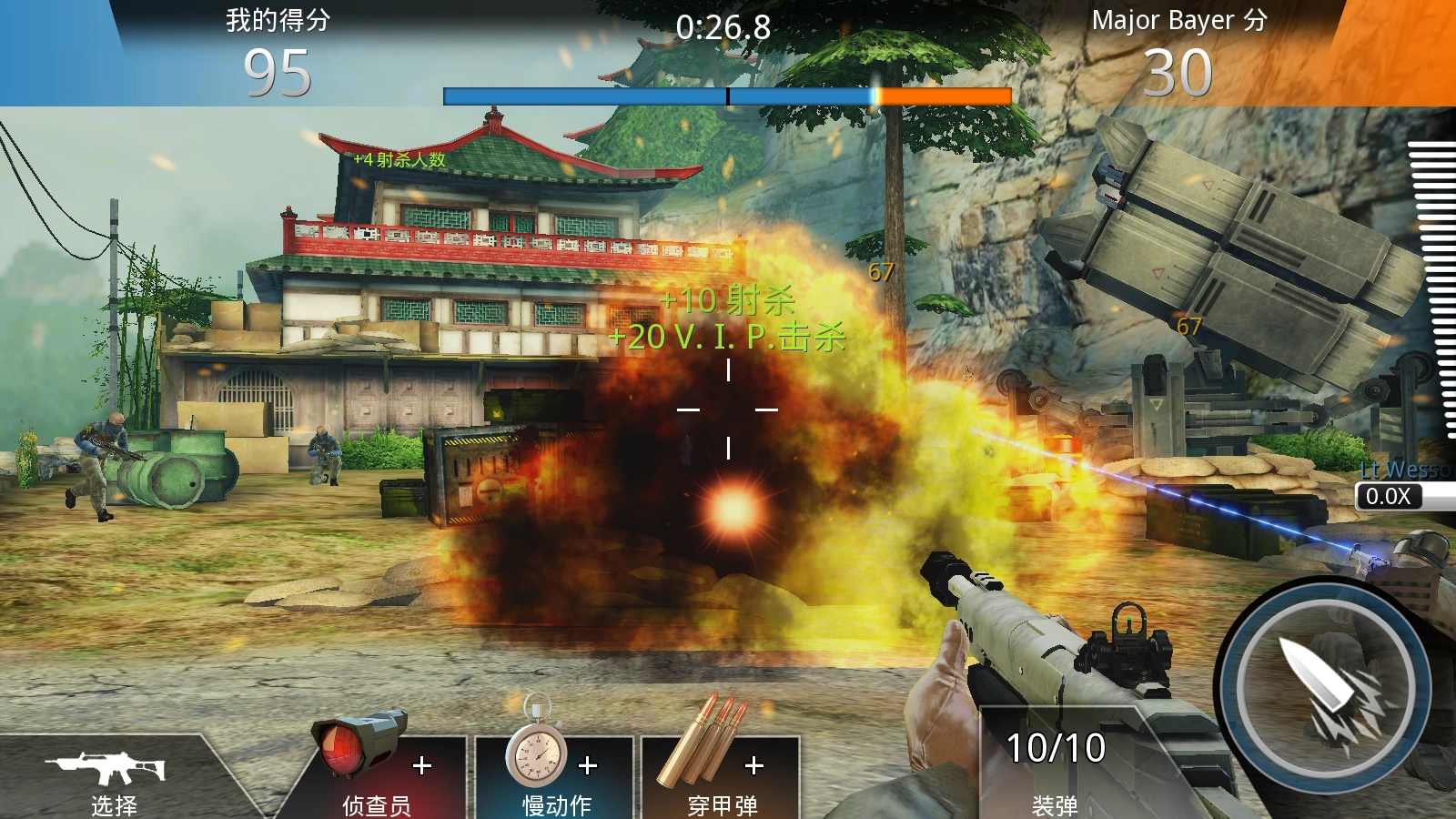Fire using the round bullet button

(x=1326, y=689)
